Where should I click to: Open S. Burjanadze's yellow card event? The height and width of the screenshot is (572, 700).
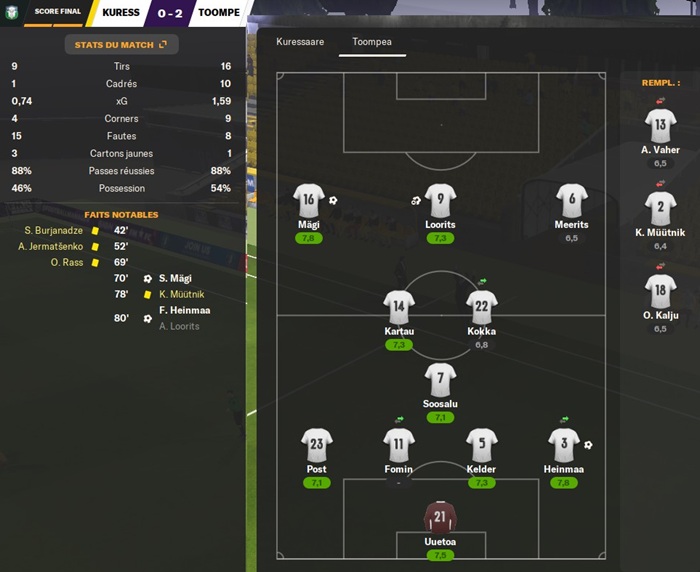(58, 230)
